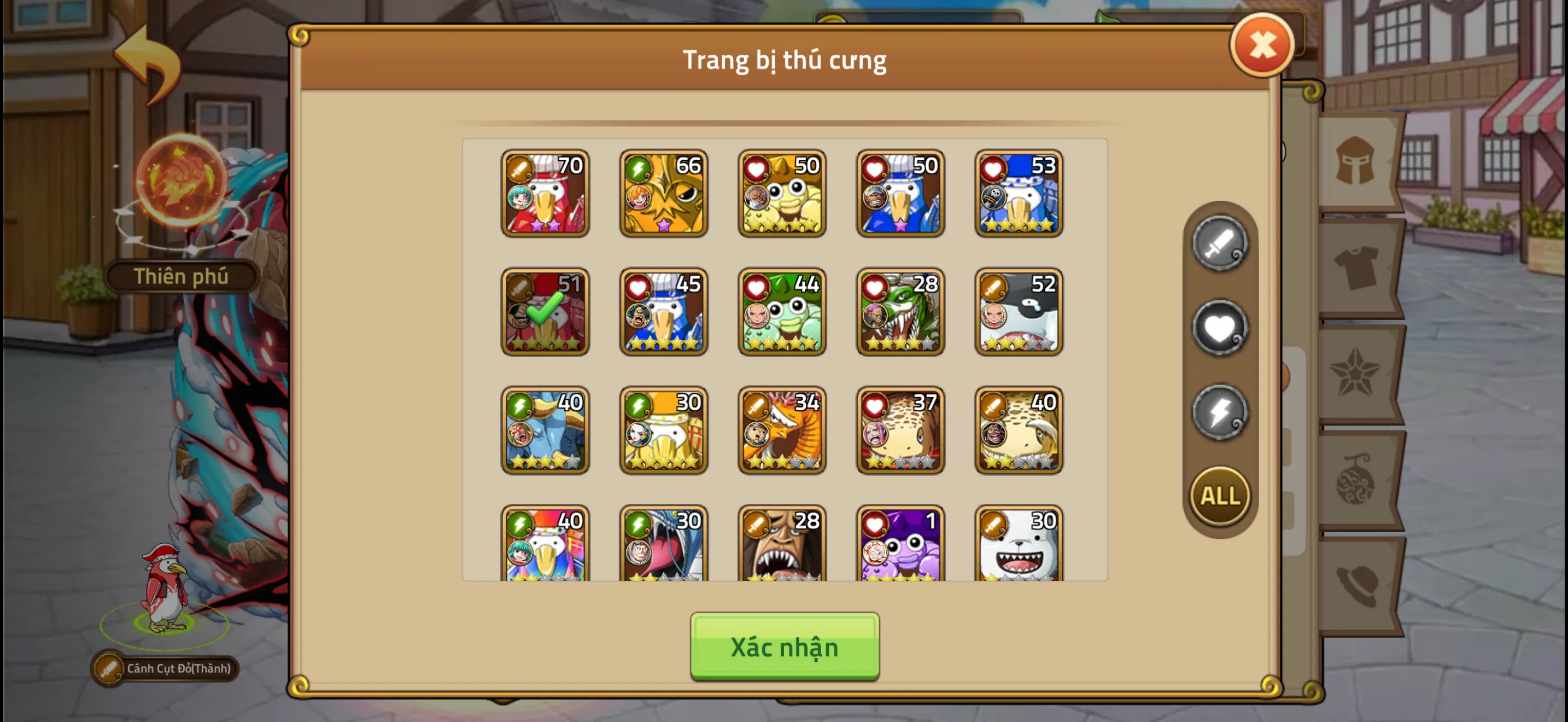The image size is (1568, 722).
Task: Select the level 66 golden pet
Action: point(663,193)
